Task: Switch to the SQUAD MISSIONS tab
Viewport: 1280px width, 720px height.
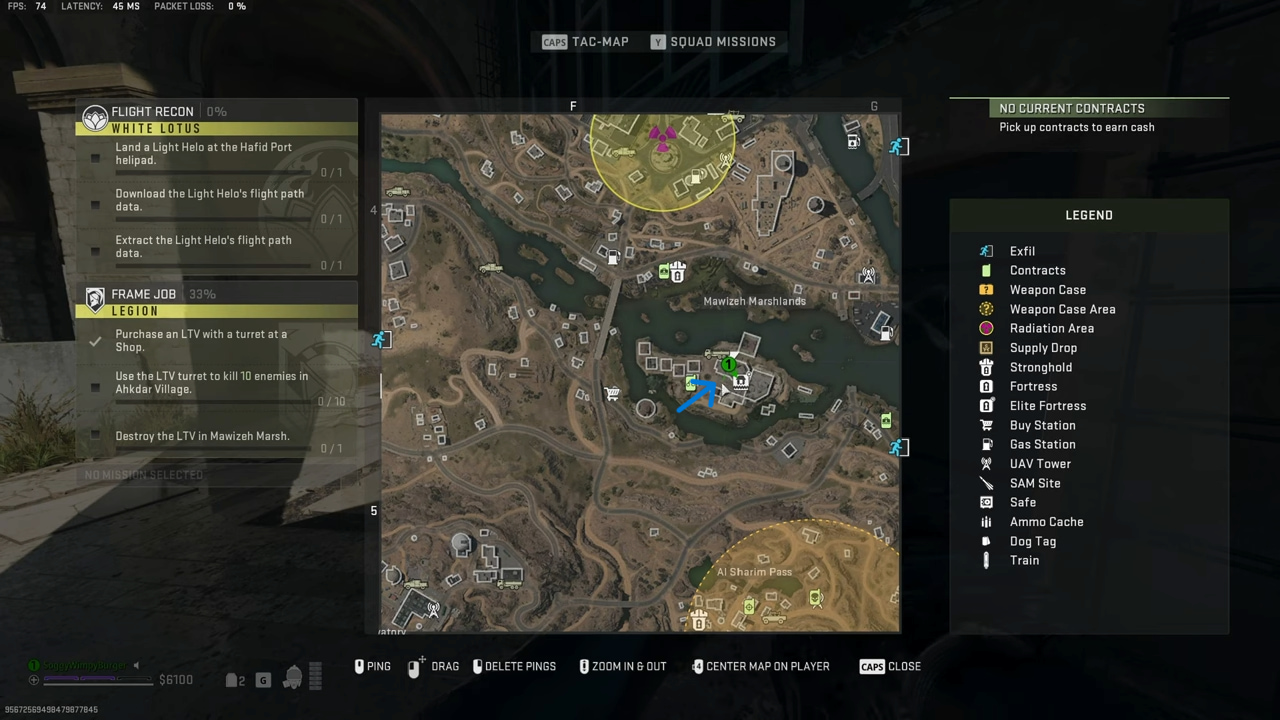Action: pyautogui.click(x=714, y=41)
